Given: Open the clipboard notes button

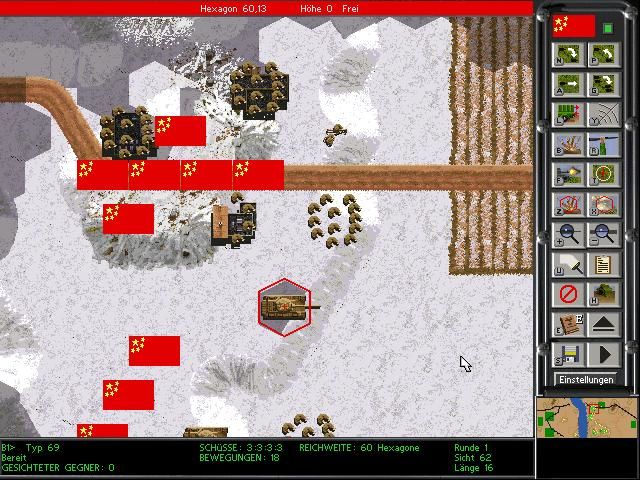Looking at the screenshot, I should pyautogui.click(x=602, y=265).
